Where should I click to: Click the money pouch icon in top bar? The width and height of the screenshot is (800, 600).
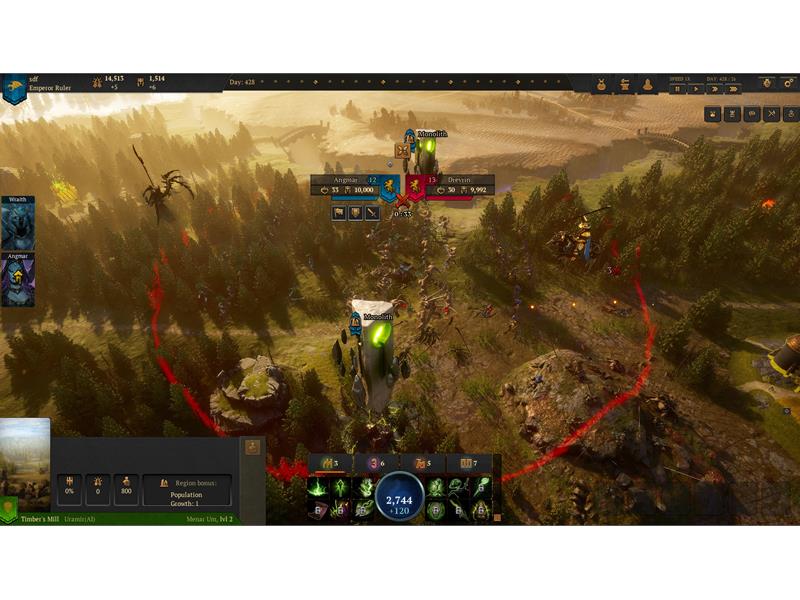[602, 85]
